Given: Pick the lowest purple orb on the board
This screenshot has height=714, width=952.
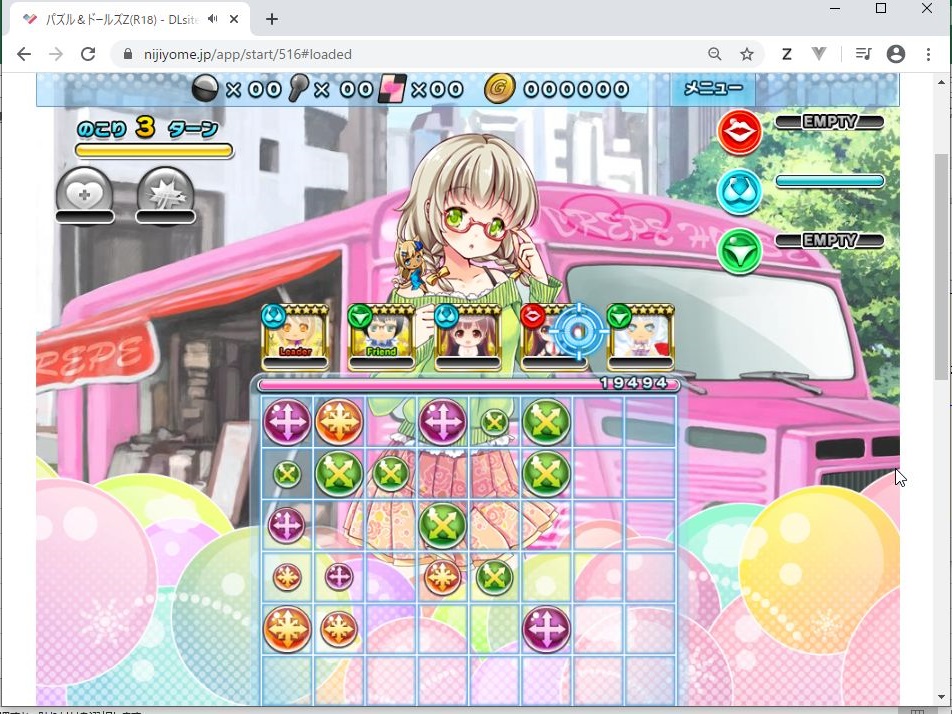Looking at the screenshot, I should point(546,629).
